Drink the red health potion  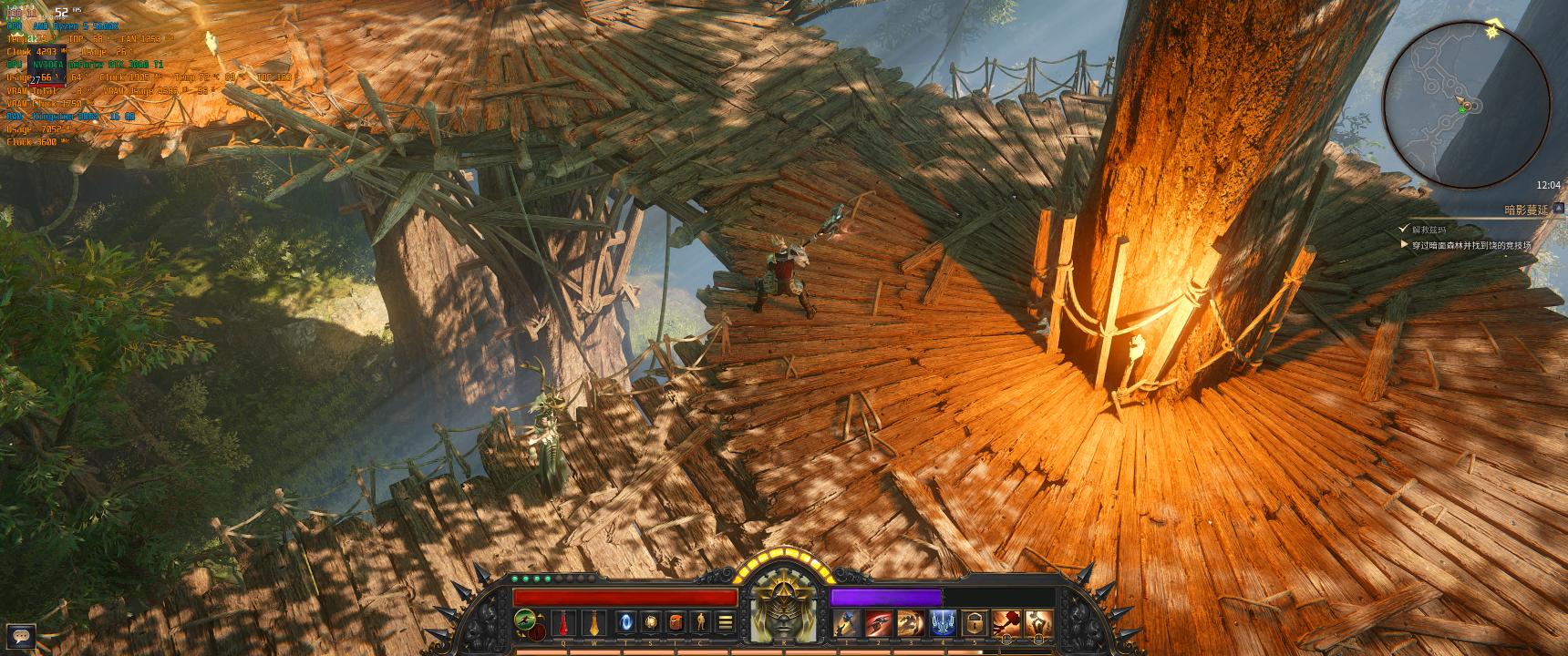[565, 623]
